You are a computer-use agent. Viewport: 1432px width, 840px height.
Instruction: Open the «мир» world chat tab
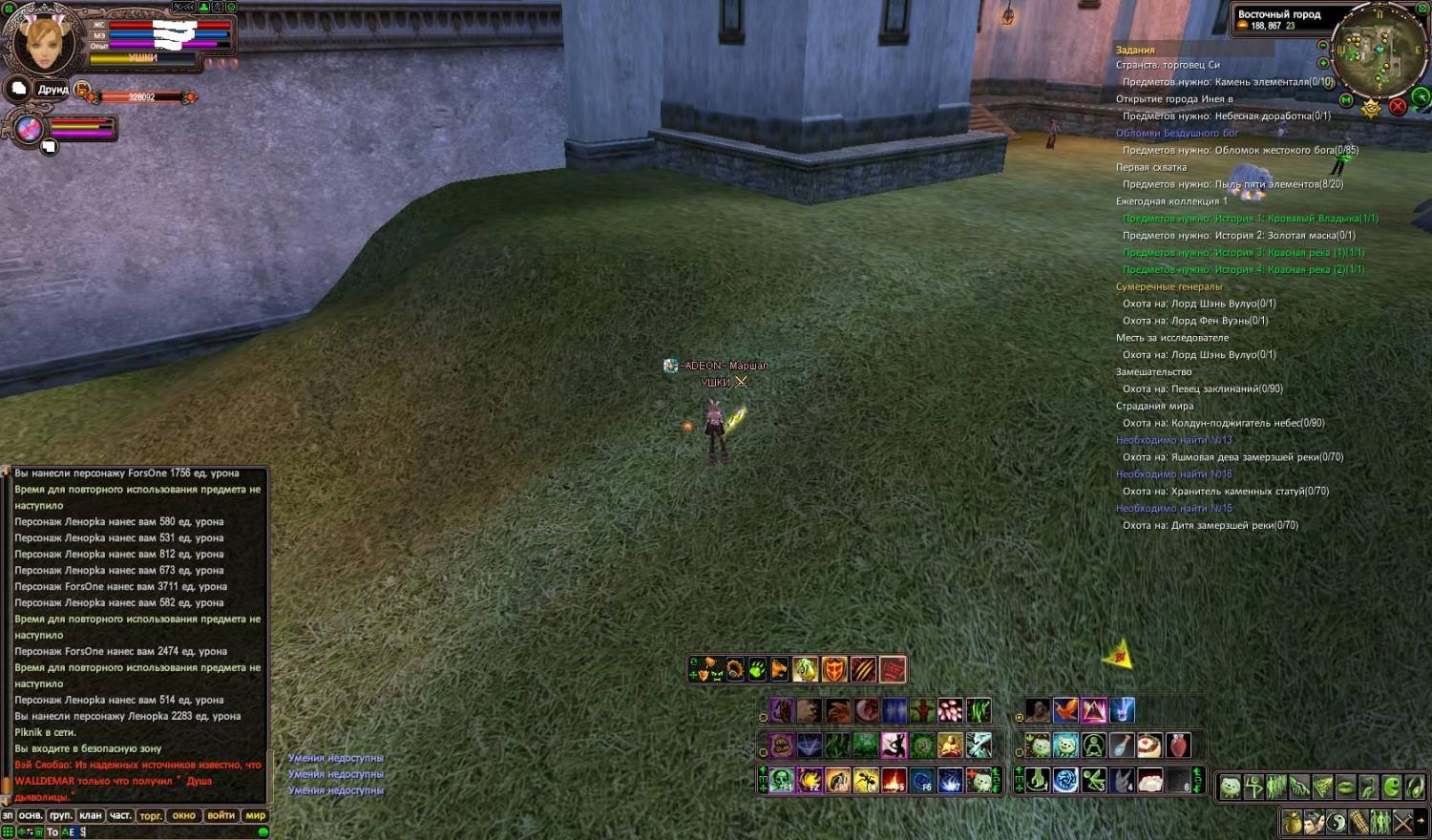click(x=256, y=815)
